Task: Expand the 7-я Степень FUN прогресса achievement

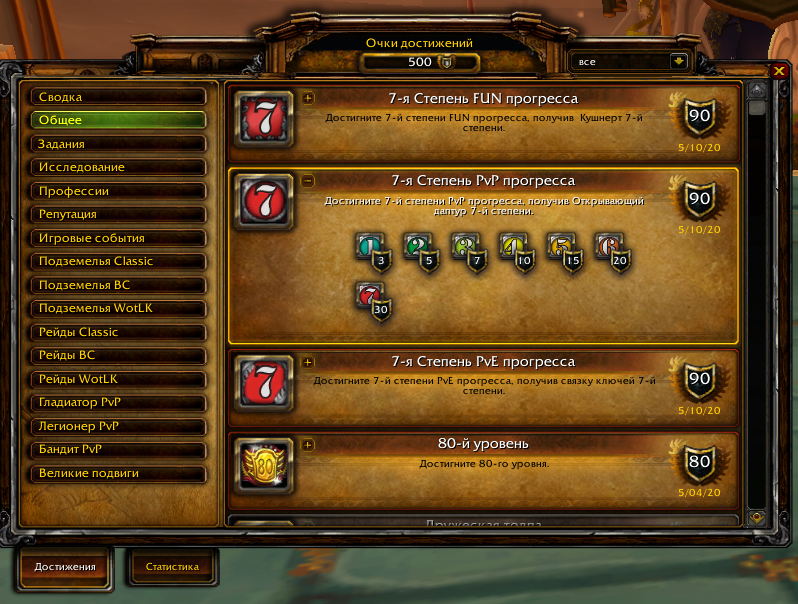Action: [x=308, y=98]
